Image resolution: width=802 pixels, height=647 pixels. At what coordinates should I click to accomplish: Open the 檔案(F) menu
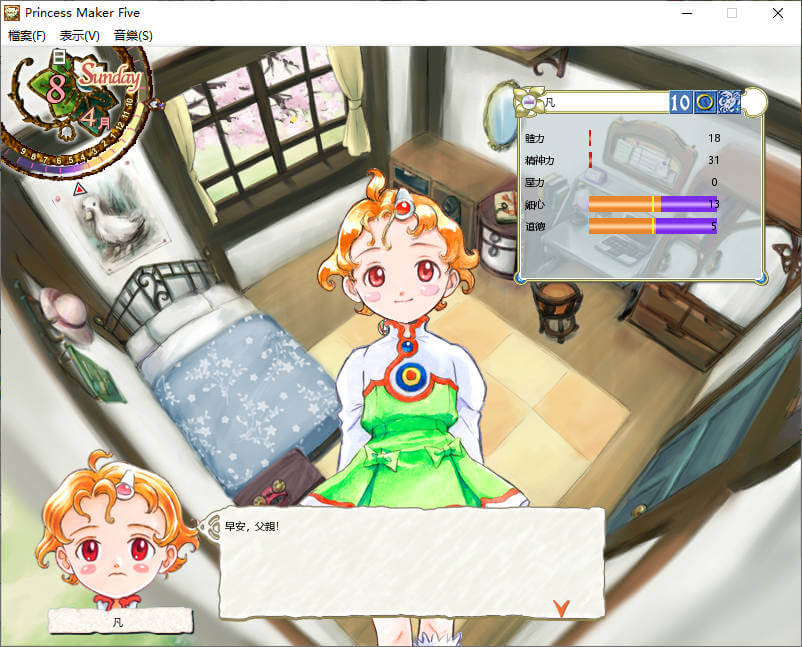pos(27,36)
